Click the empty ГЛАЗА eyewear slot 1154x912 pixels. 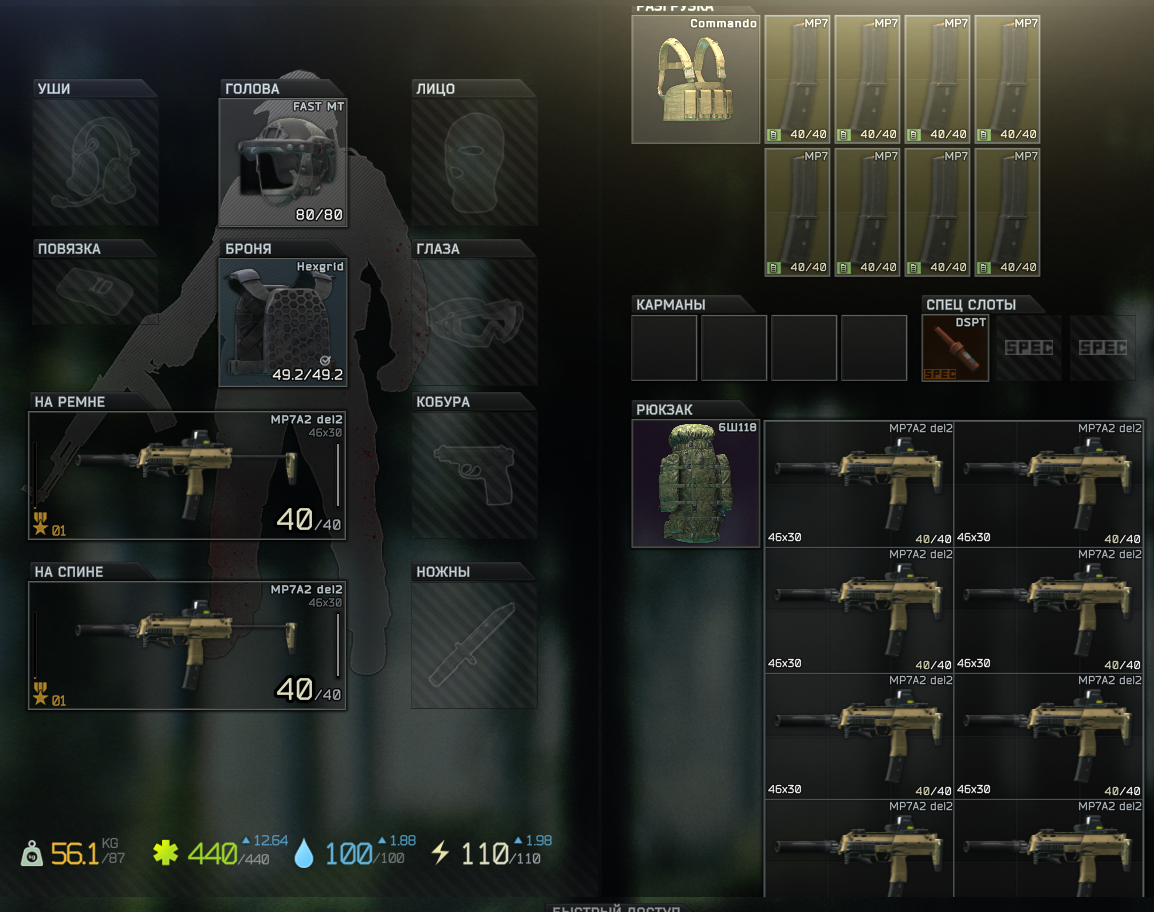tap(474, 322)
